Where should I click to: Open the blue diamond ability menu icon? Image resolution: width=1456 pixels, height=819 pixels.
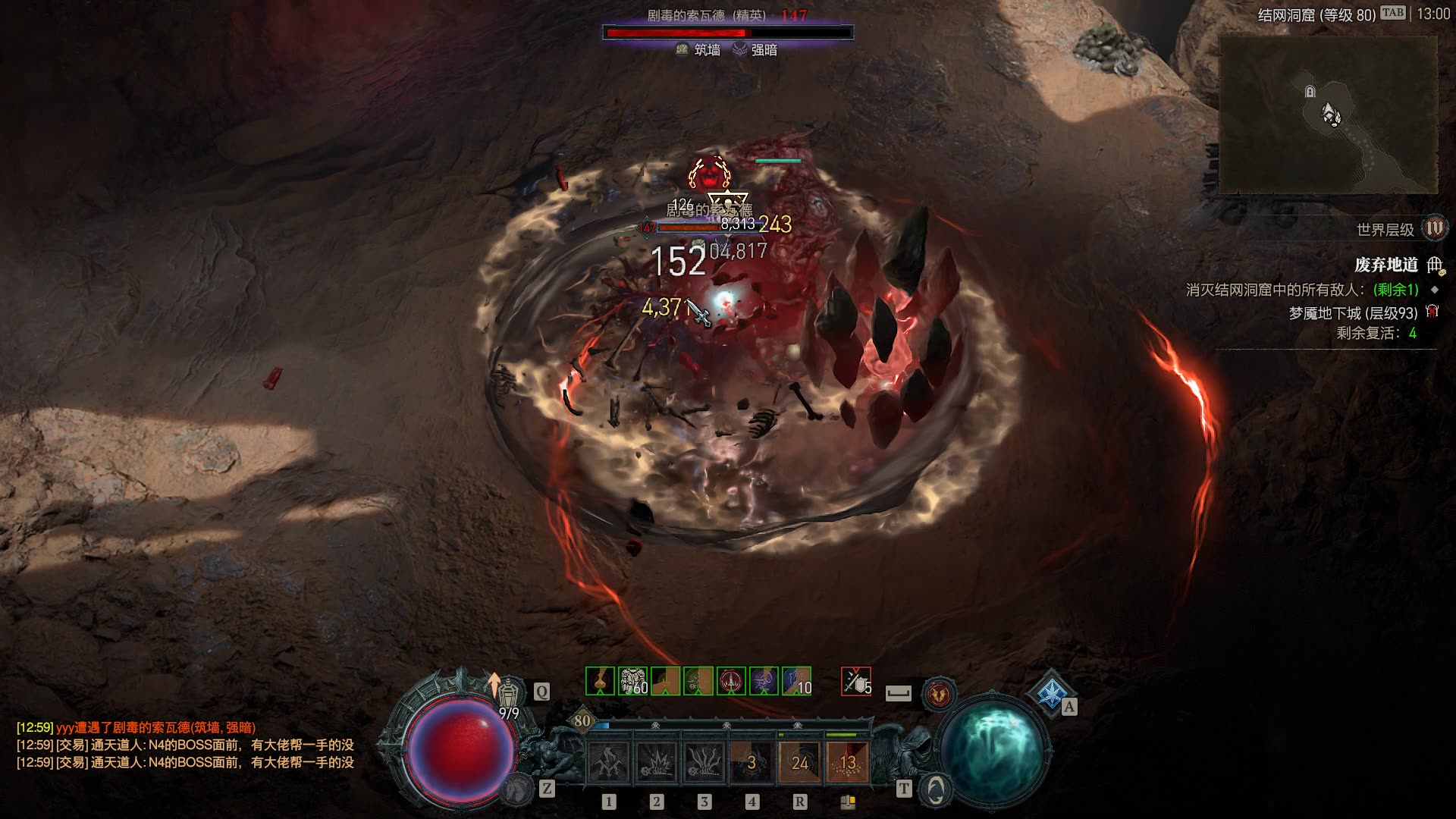(1050, 692)
